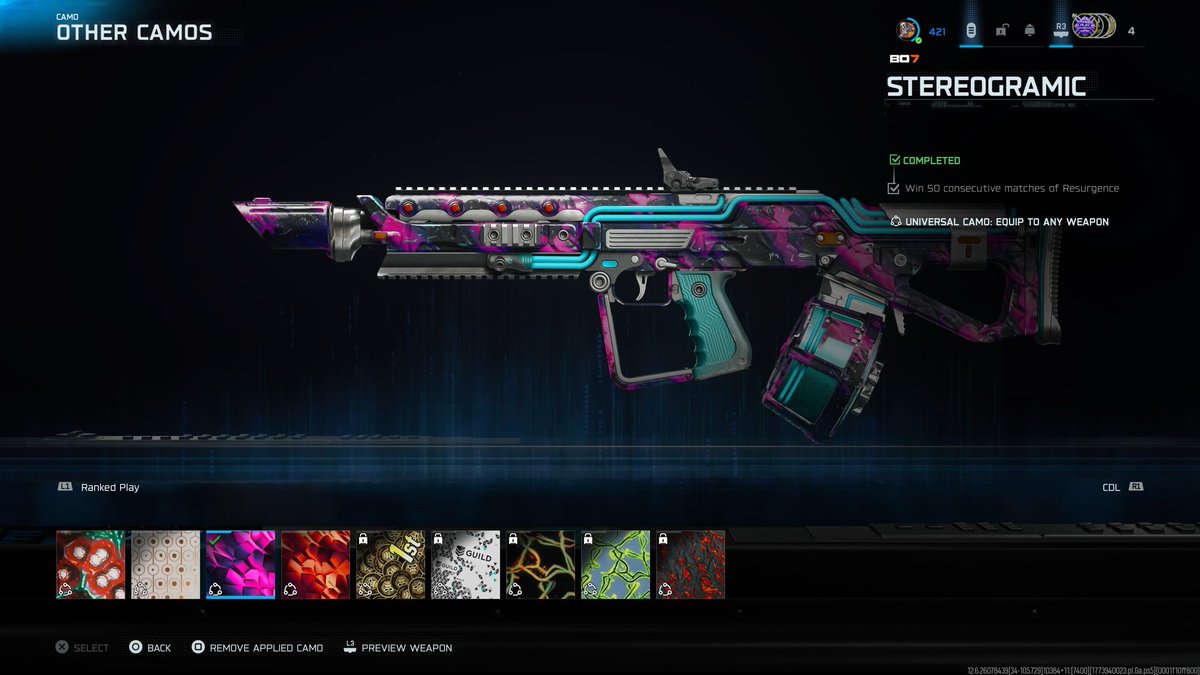Select the locked dark red lava camo
1200x675 pixels.
(x=691, y=564)
